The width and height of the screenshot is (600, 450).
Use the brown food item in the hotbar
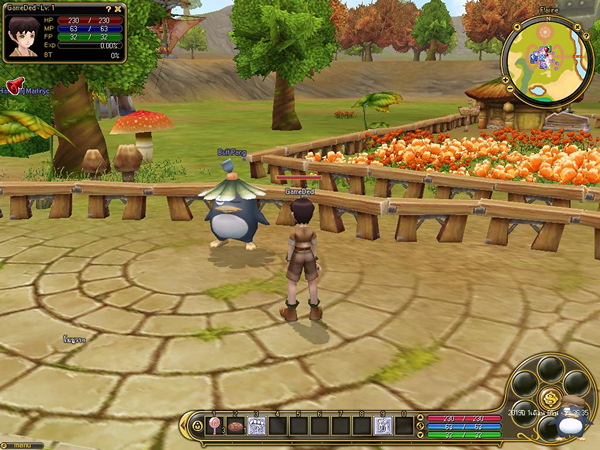[x=234, y=426]
